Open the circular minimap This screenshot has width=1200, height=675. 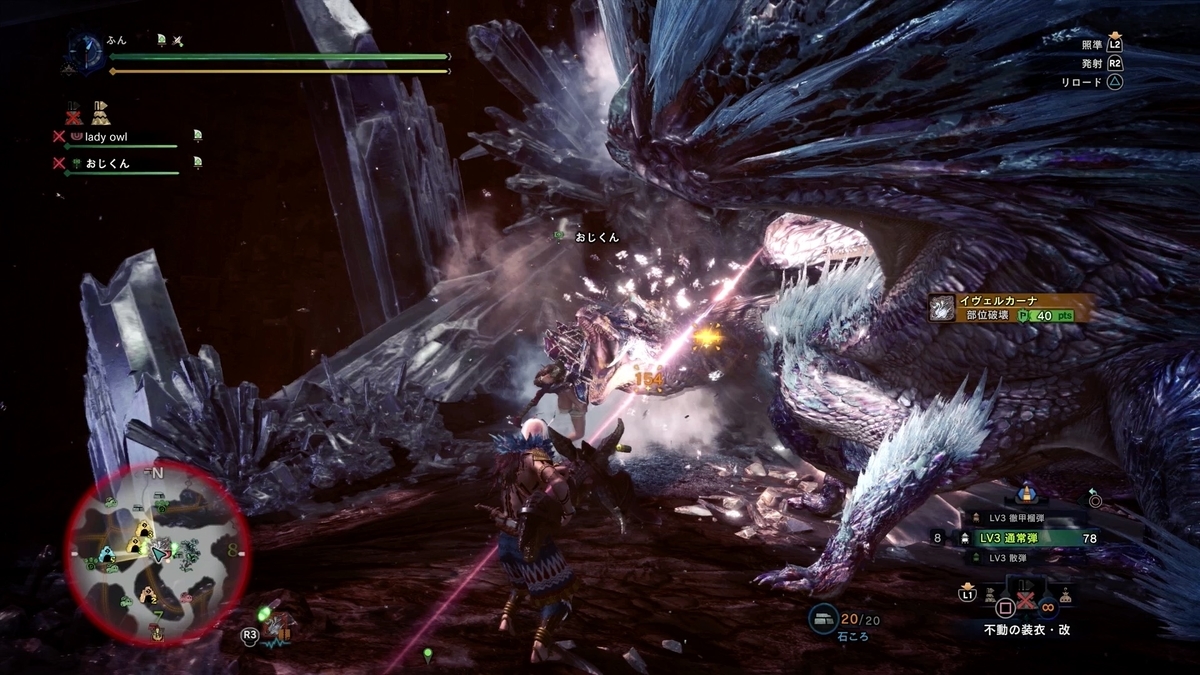(157, 552)
